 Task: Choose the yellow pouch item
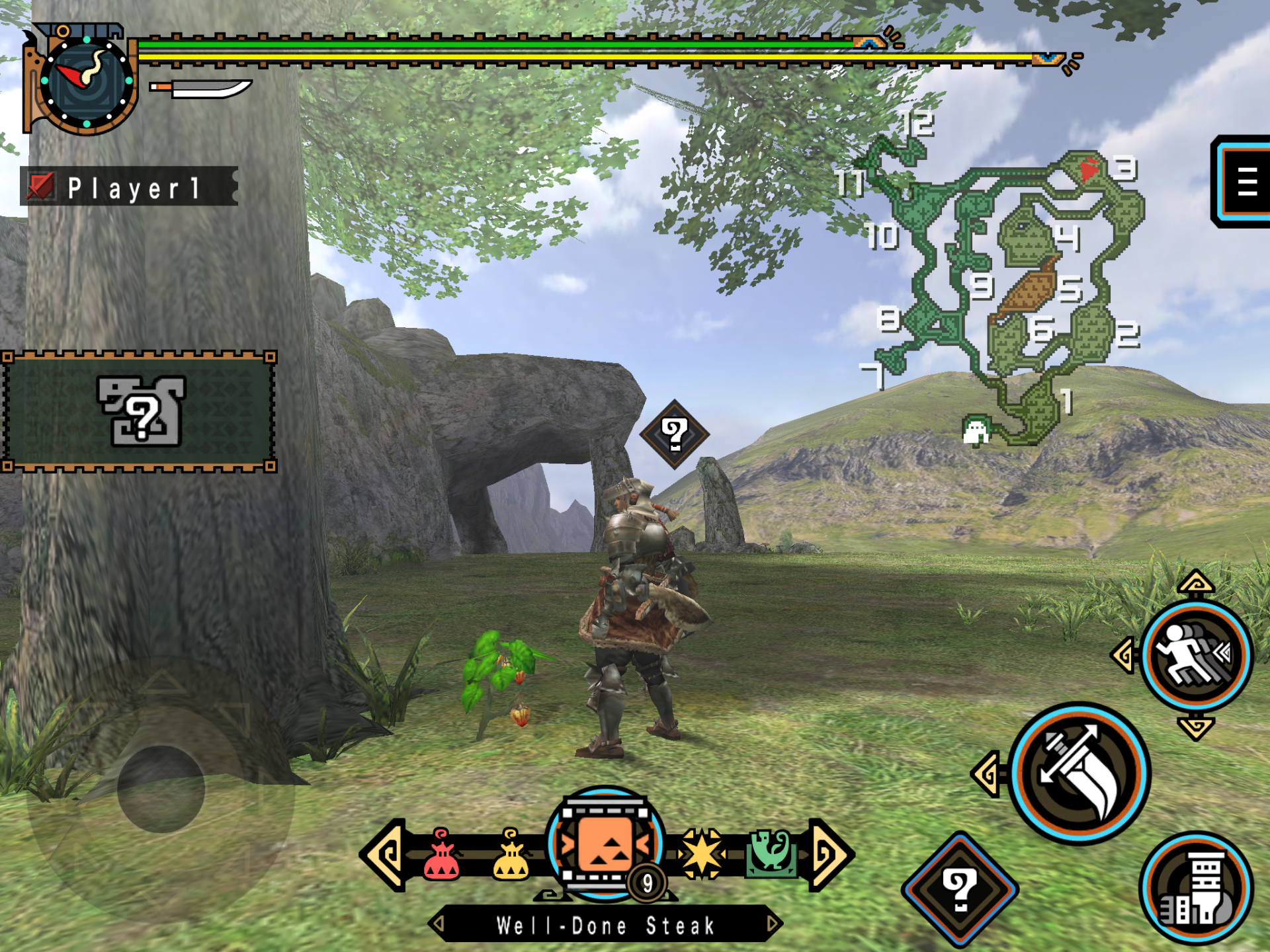[511, 855]
